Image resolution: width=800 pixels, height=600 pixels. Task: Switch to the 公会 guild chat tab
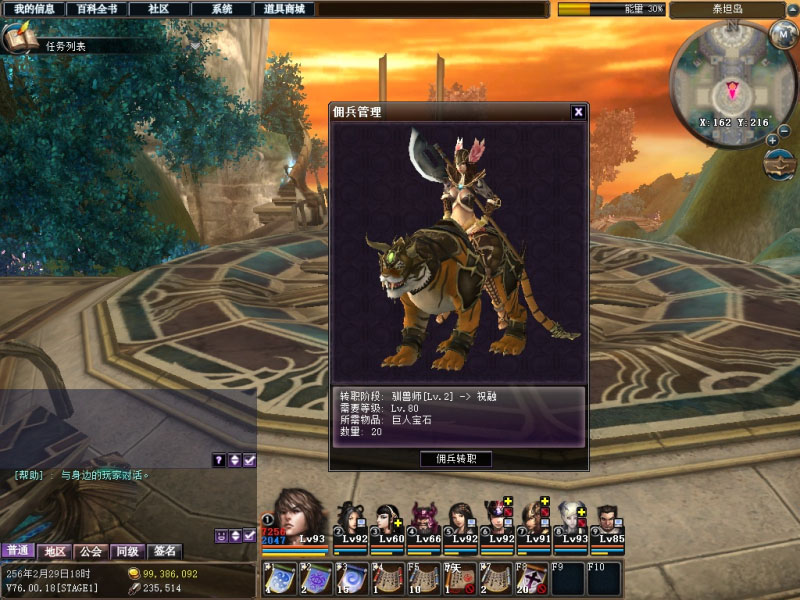(x=91, y=551)
